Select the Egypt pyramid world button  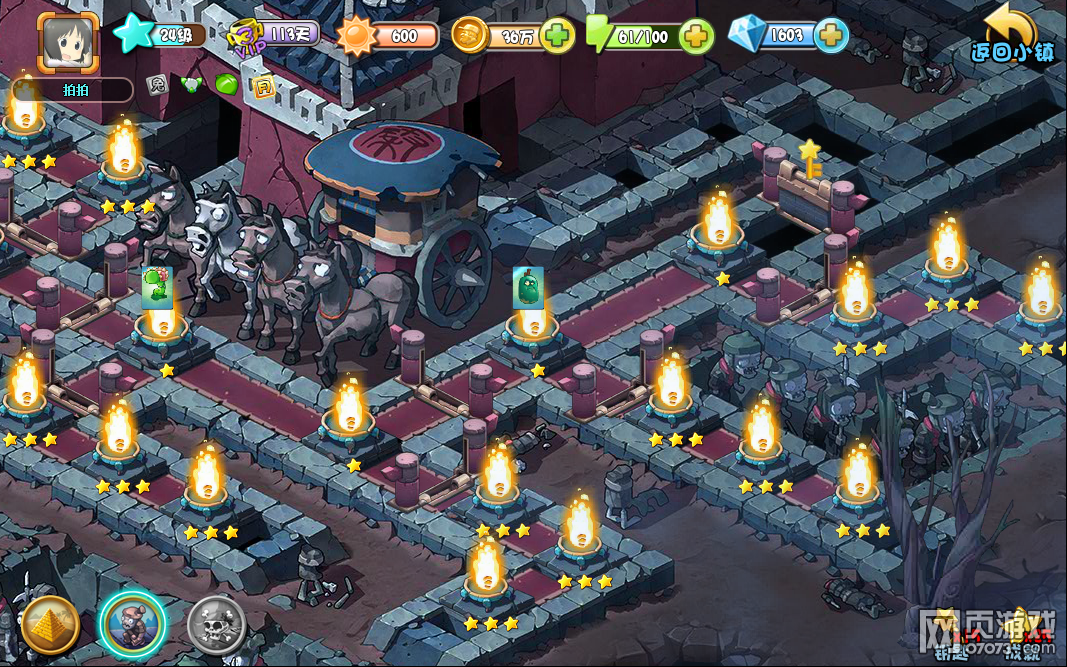(x=51, y=624)
